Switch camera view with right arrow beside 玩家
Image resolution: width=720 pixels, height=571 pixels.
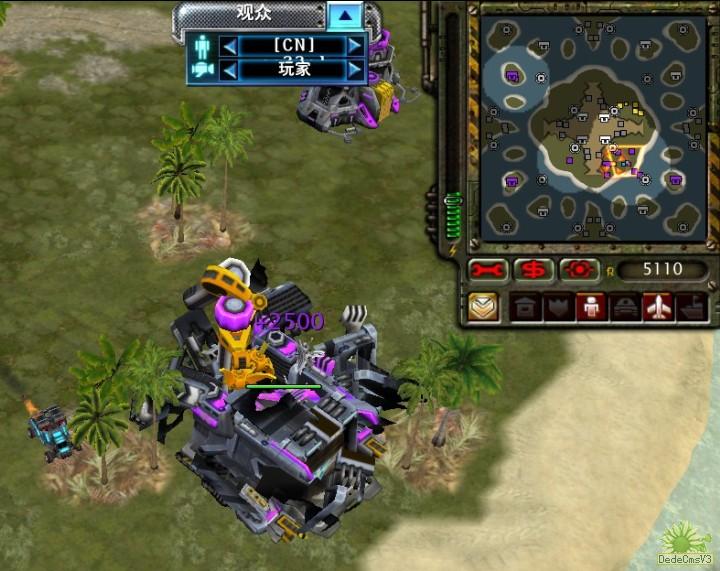(355, 70)
